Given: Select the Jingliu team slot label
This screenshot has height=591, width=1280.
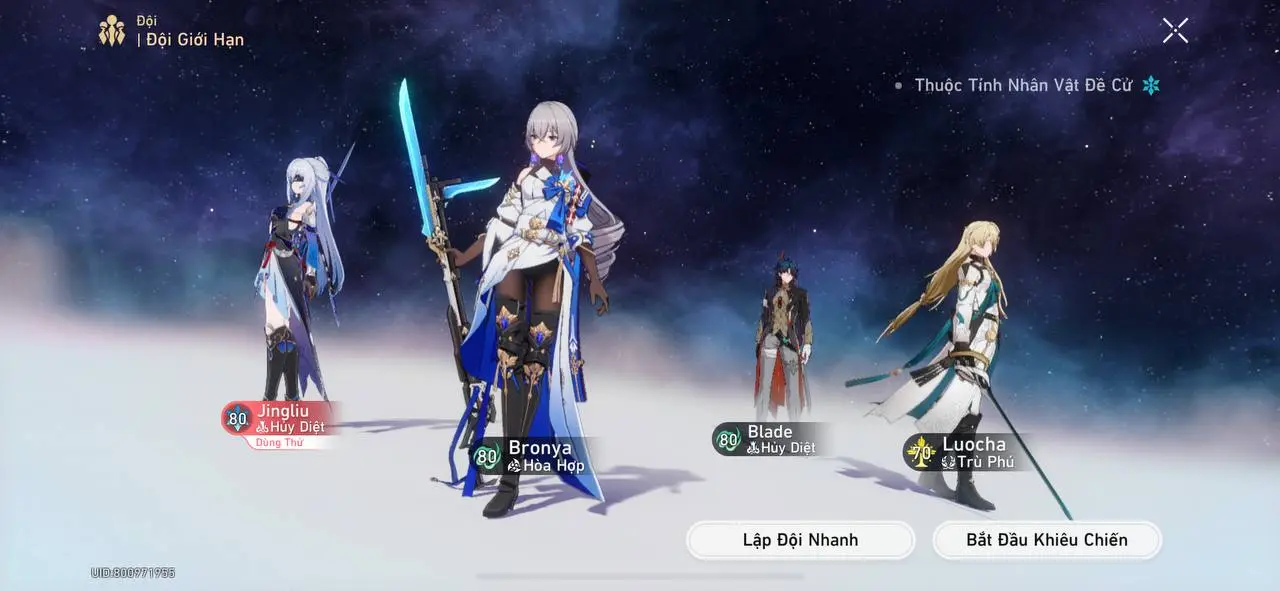Looking at the screenshot, I should pos(282,419).
